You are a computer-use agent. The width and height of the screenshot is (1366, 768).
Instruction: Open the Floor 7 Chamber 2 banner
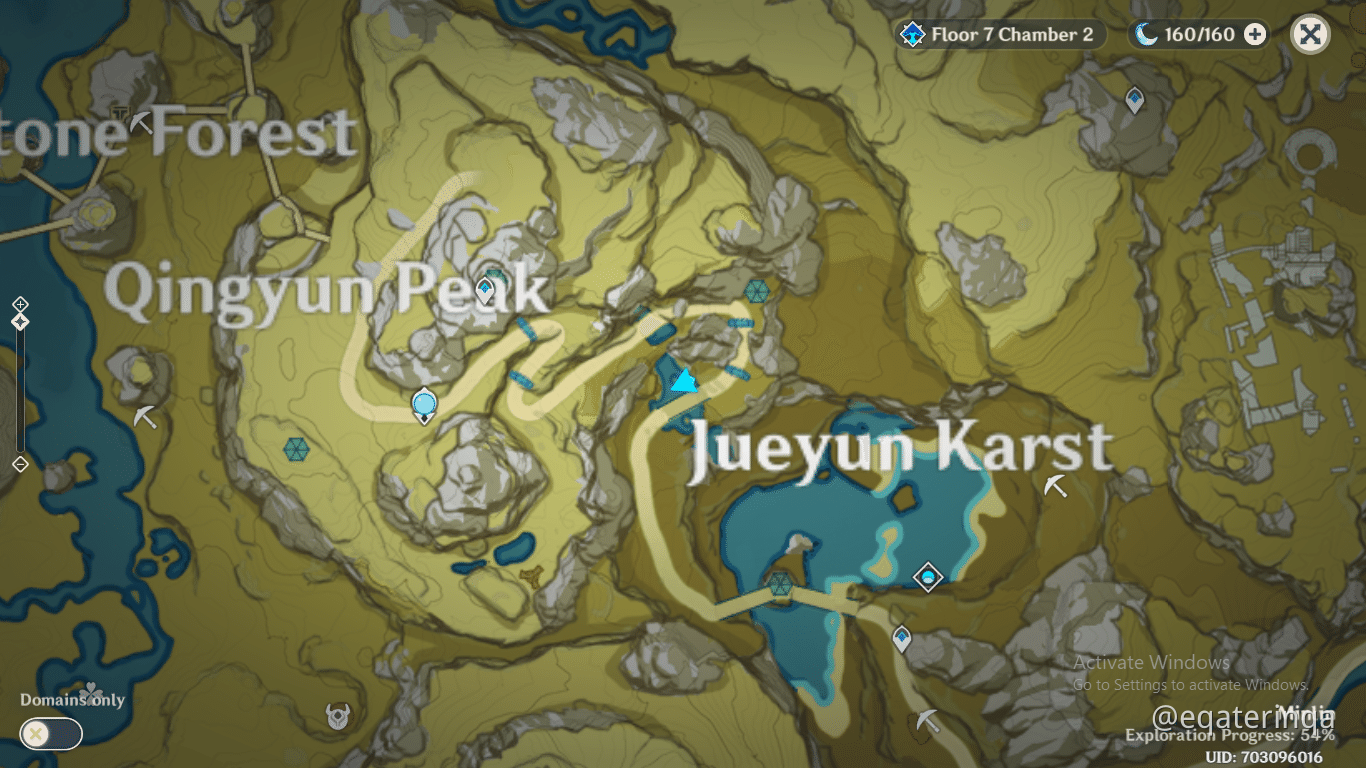coord(1000,33)
